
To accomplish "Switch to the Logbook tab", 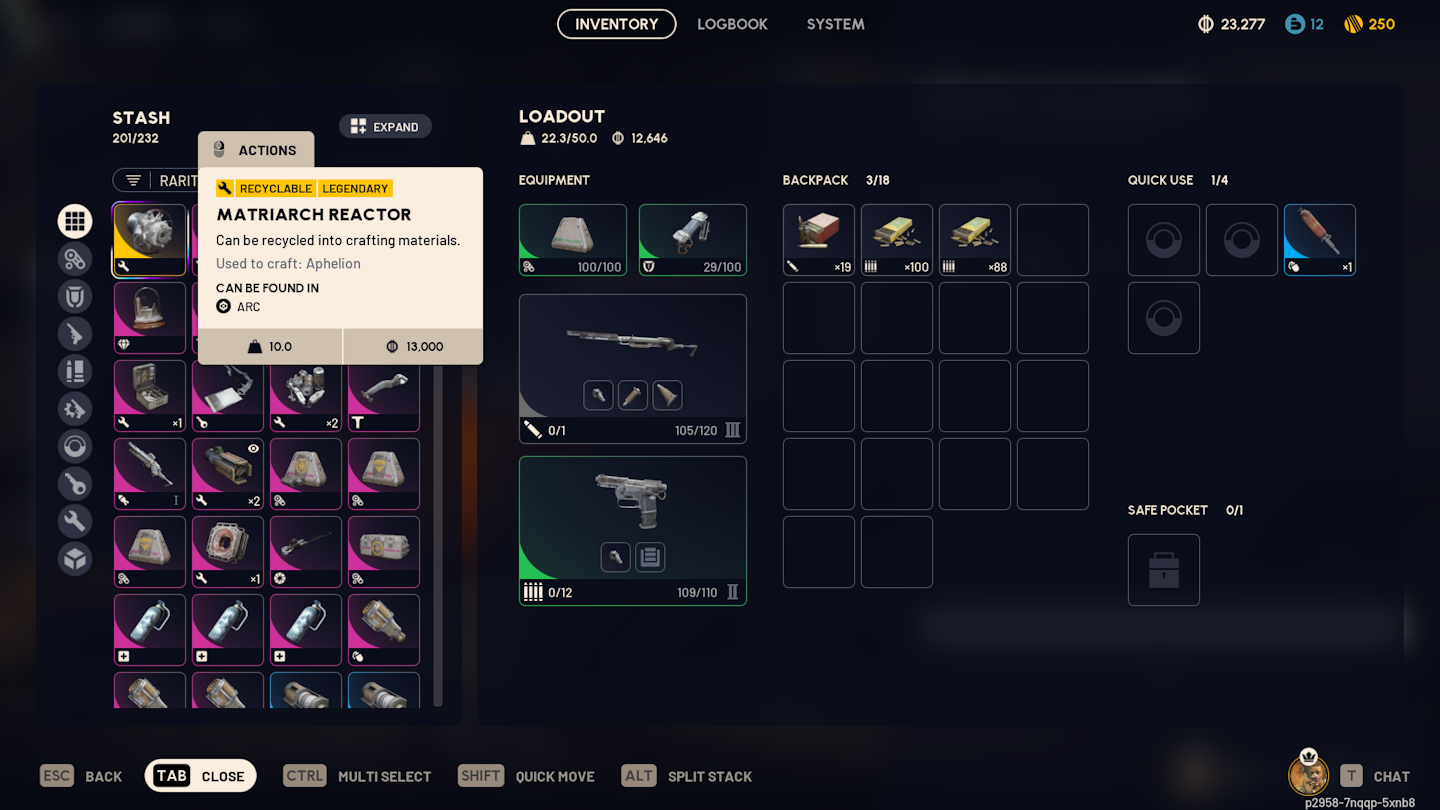I will point(732,24).
